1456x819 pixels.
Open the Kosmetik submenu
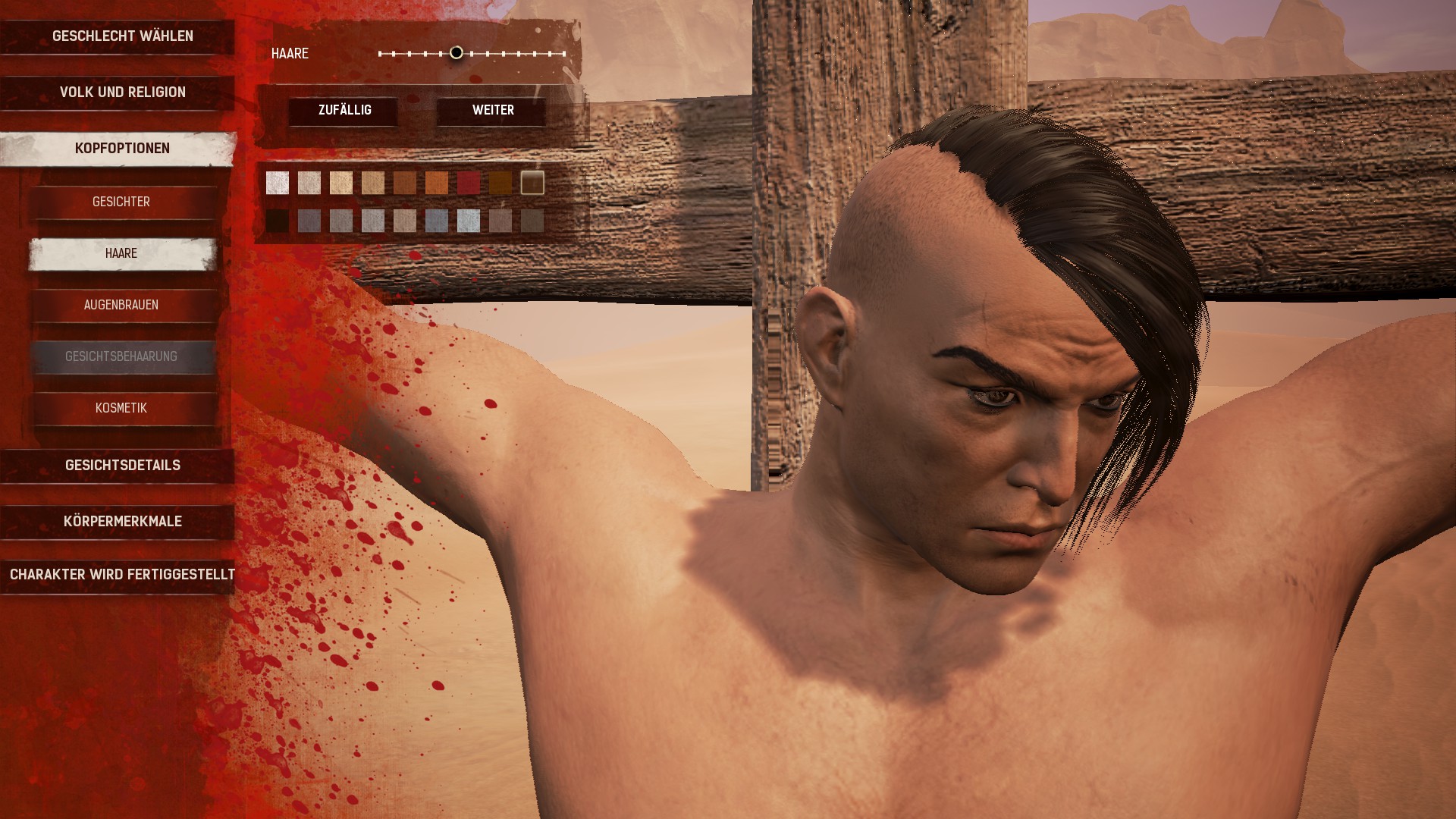pyautogui.click(x=121, y=408)
